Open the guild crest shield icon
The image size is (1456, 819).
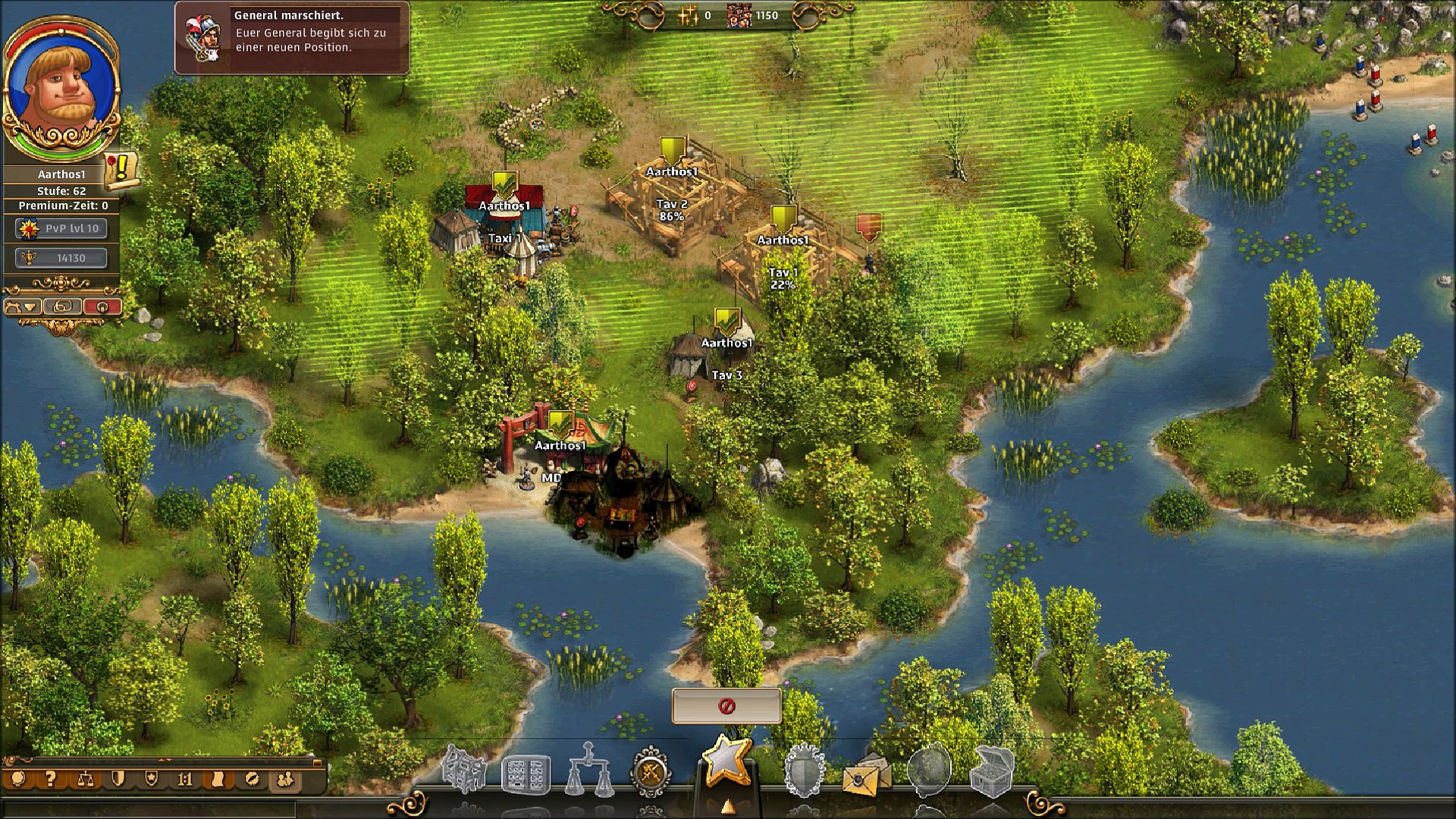click(x=804, y=771)
